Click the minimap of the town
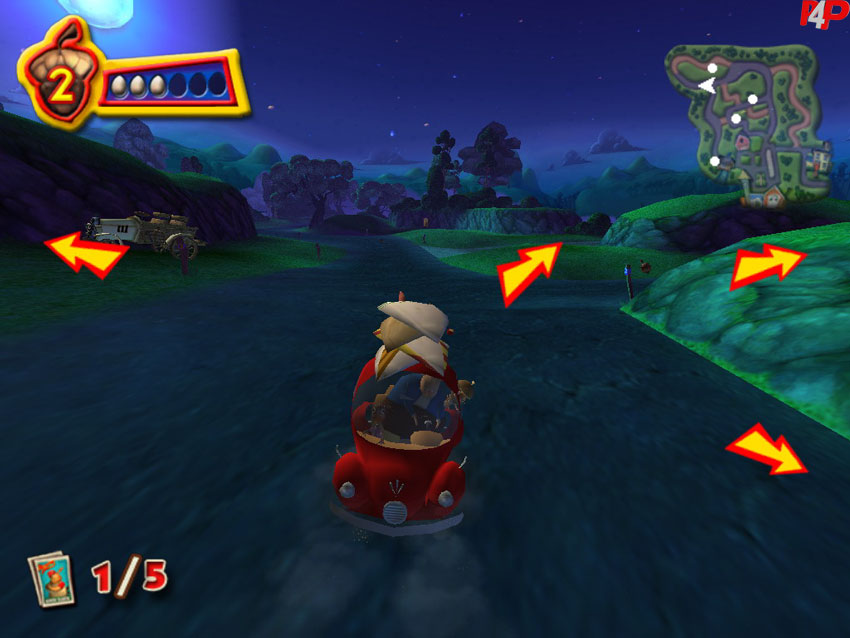This screenshot has height=638, width=850. [x=747, y=124]
